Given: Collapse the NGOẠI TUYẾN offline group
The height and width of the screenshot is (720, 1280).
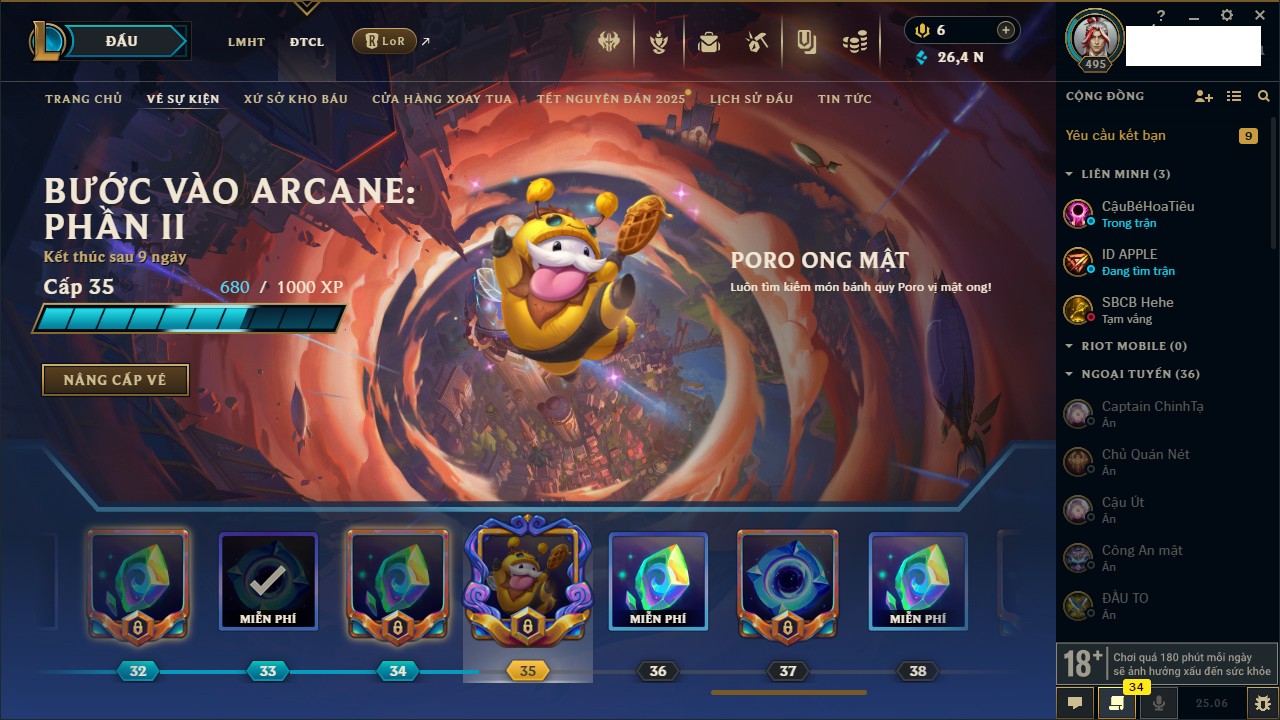Looking at the screenshot, I should [x=1070, y=374].
